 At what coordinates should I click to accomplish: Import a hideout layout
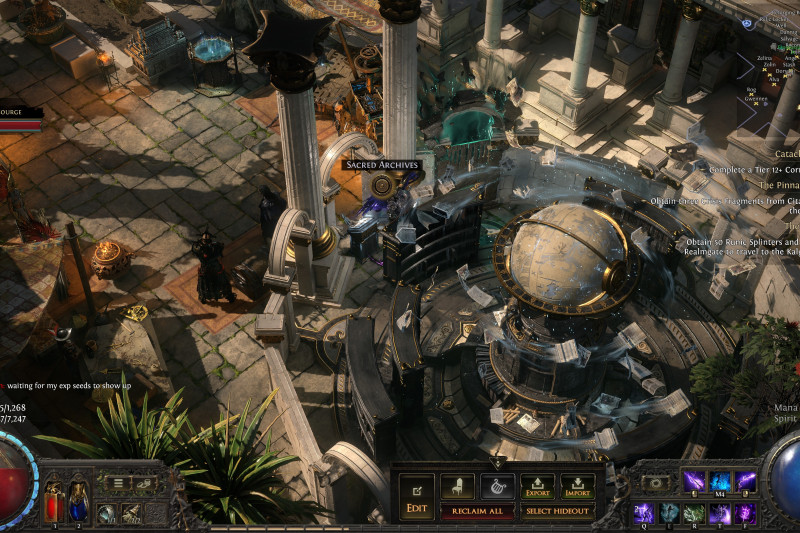(577, 486)
